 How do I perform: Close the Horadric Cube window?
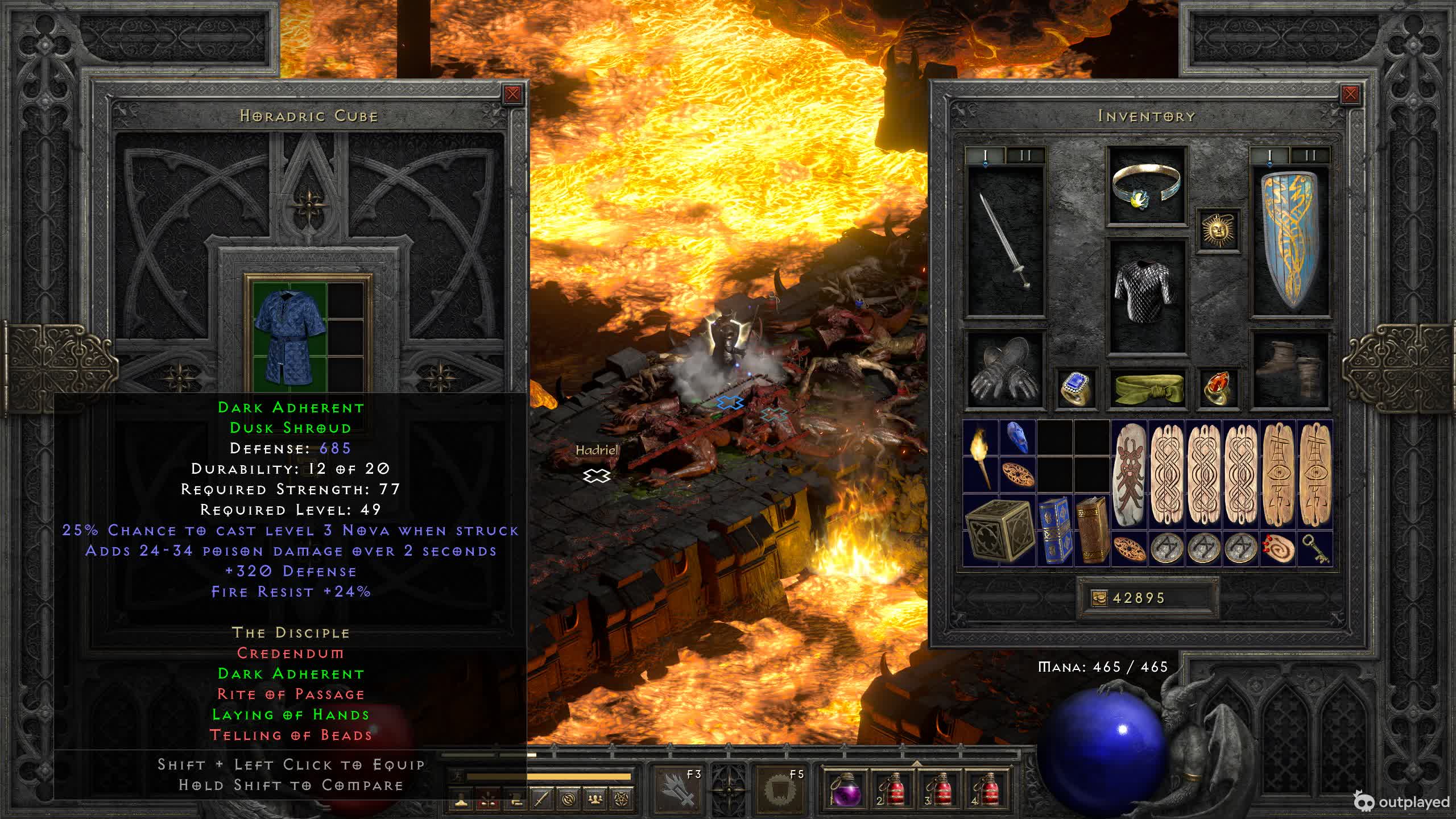[512, 94]
